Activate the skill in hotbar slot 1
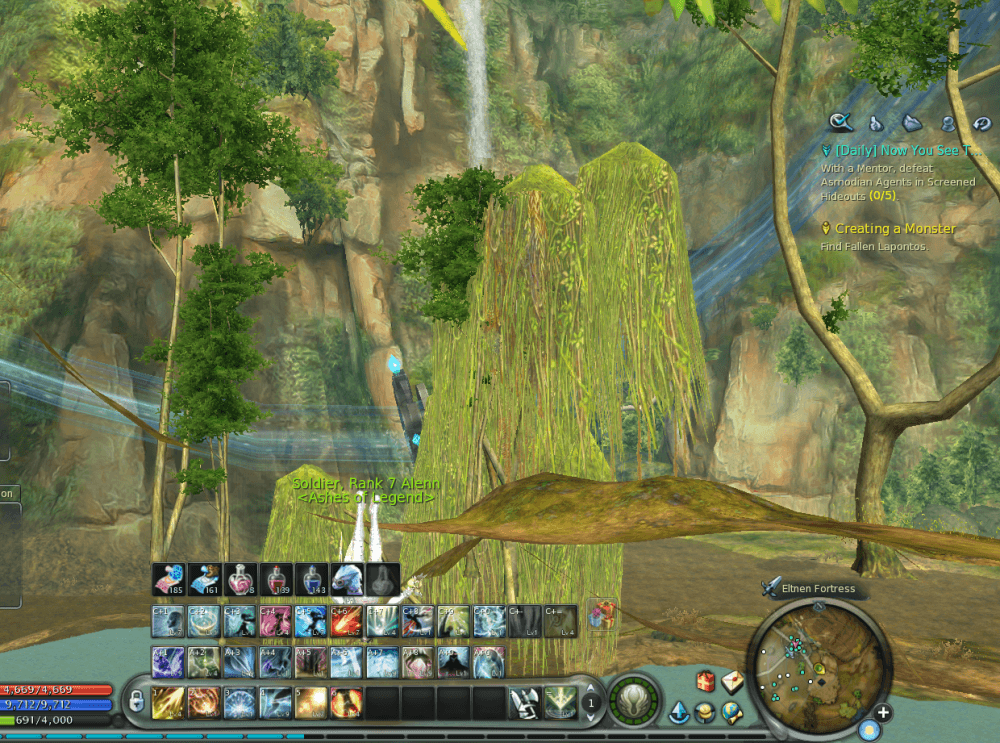The width and height of the screenshot is (1000, 743). pos(167,703)
